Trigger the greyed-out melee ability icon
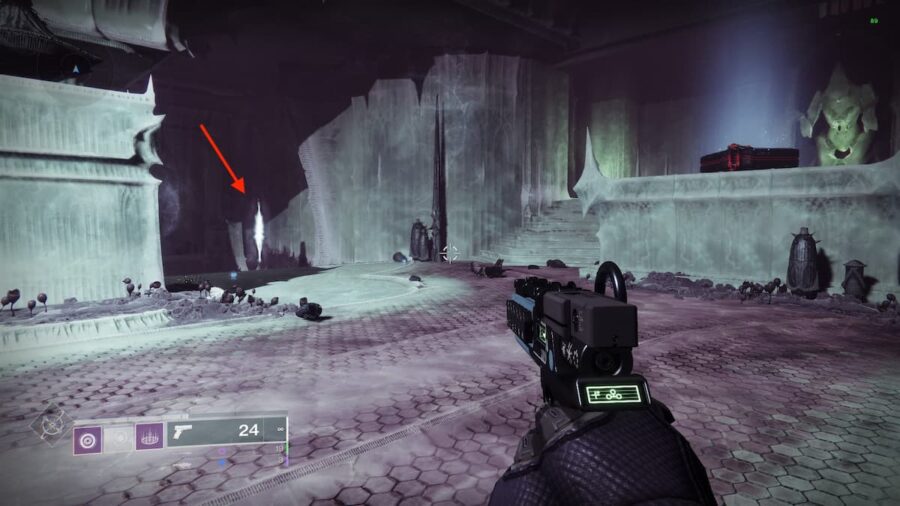Viewport: 900px width, 506px height. coord(118,437)
